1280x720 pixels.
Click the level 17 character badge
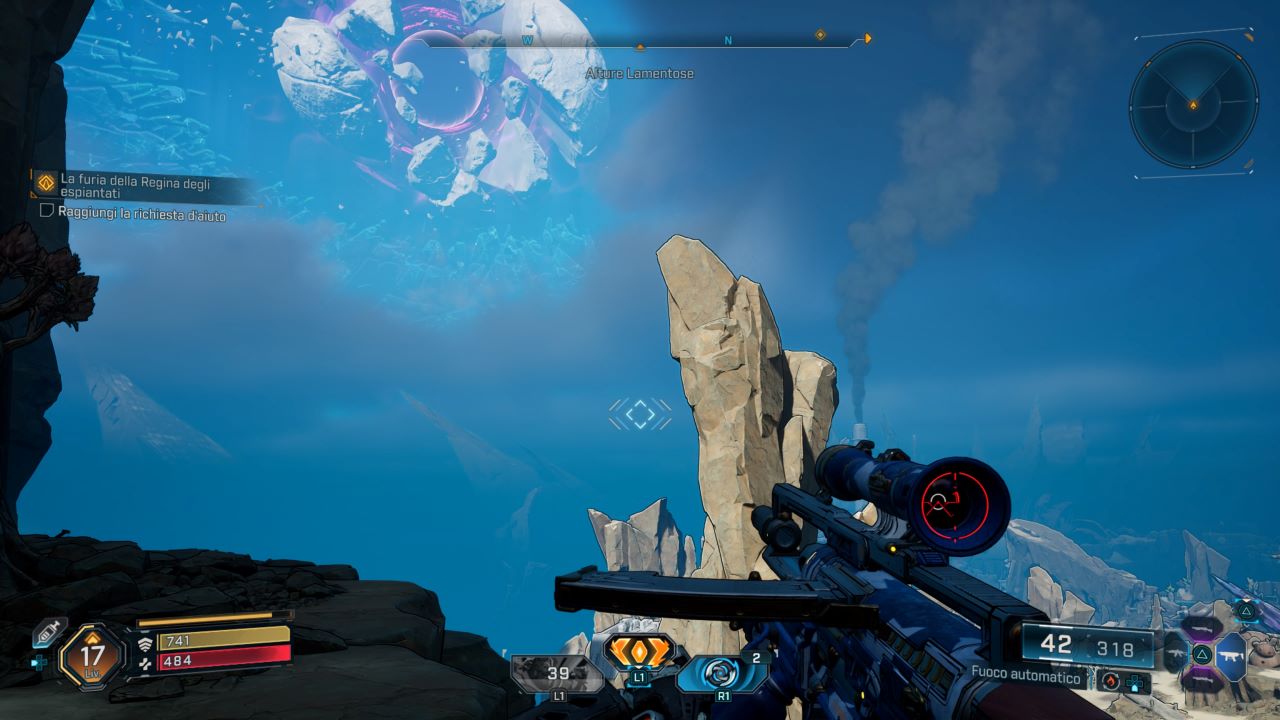pos(92,656)
